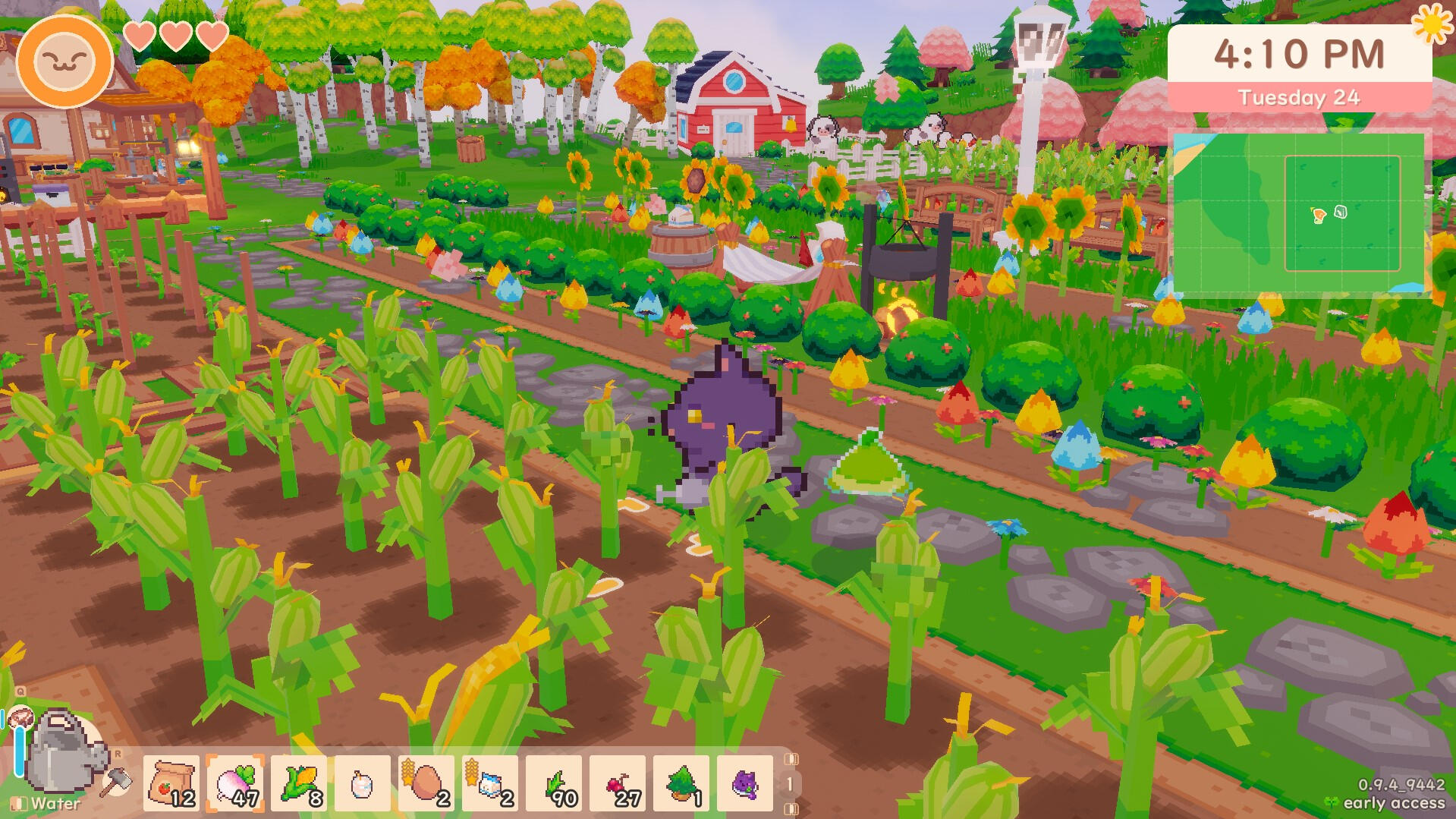The width and height of the screenshot is (1456, 819).
Task: Open the farm minimap
Action: click(x=1297, y=213)
